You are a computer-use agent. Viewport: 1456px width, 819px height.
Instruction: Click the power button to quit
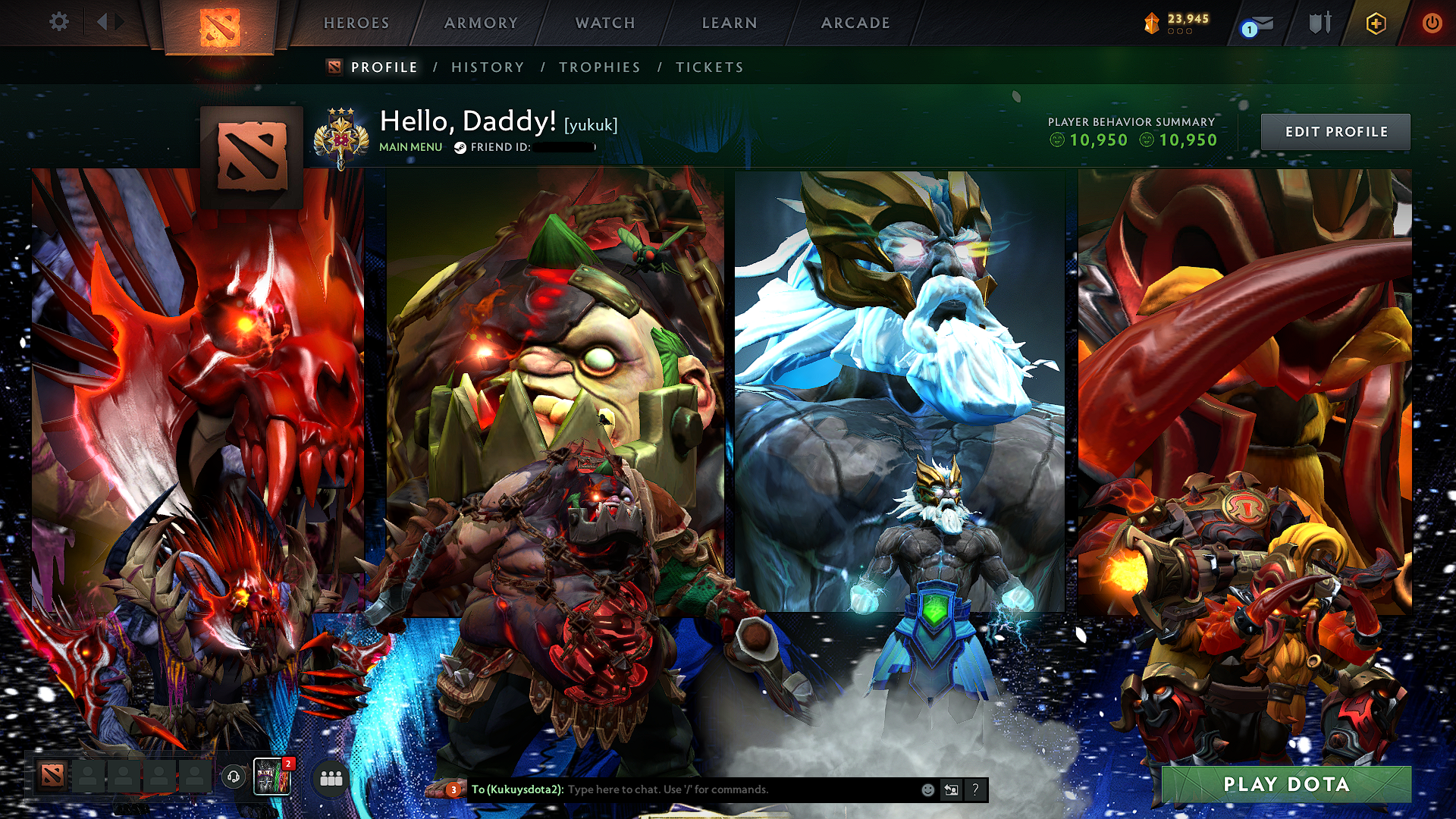pos(1432,23)
